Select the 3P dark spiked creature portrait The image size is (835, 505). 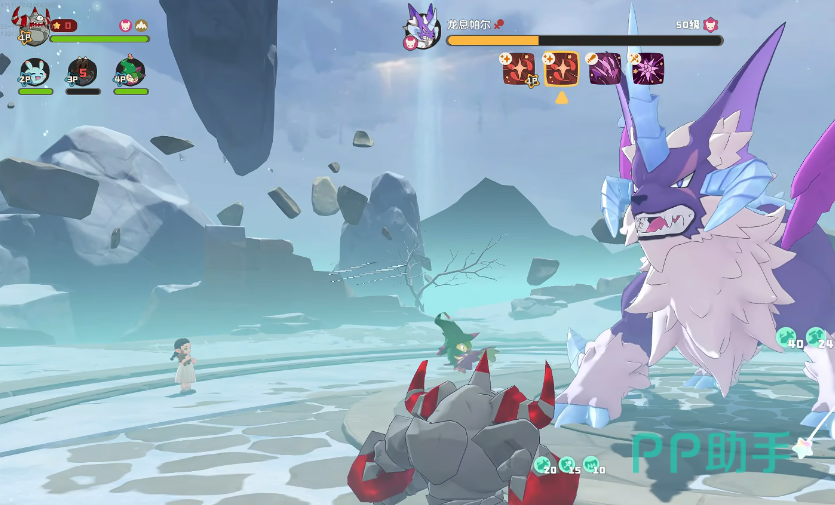click(x=82, y=72)
